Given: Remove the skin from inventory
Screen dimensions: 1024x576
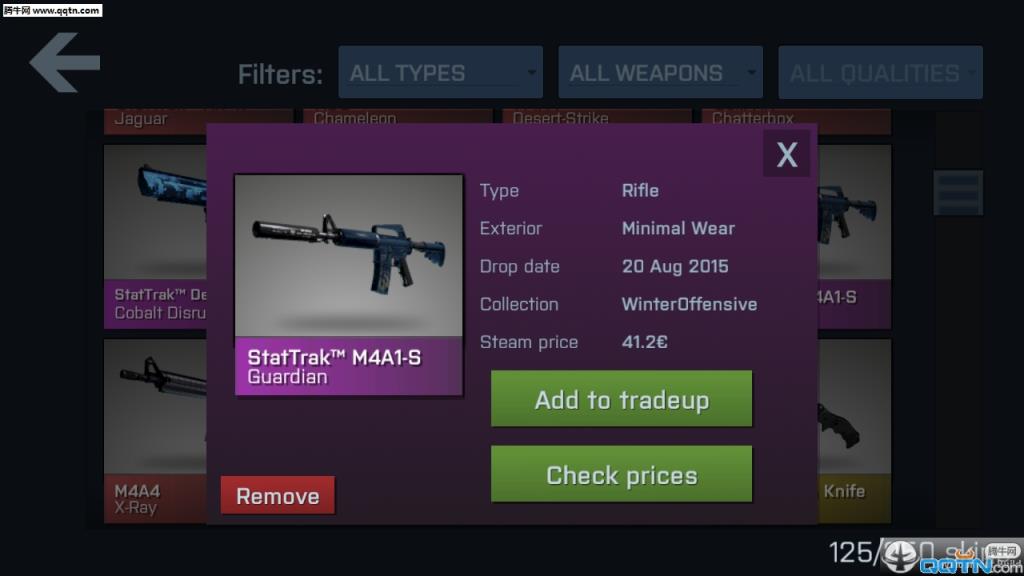Looking at the screenshot, I should click(x=277, y=496).
